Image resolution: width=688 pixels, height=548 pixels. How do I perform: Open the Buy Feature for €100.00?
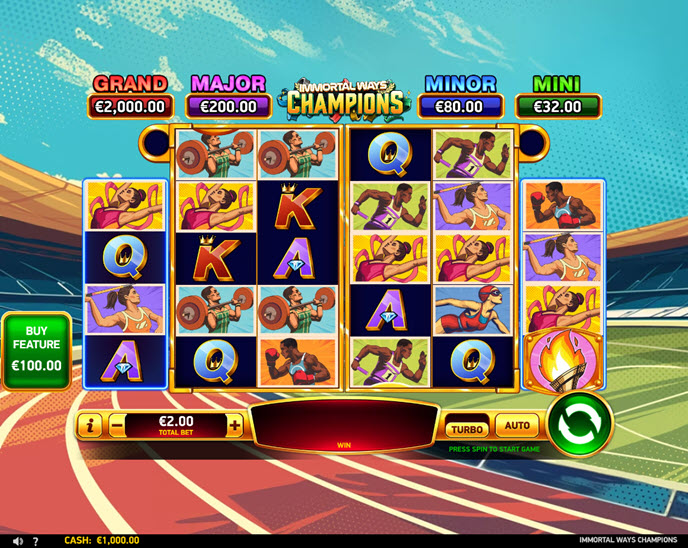[x=37, y=350]
